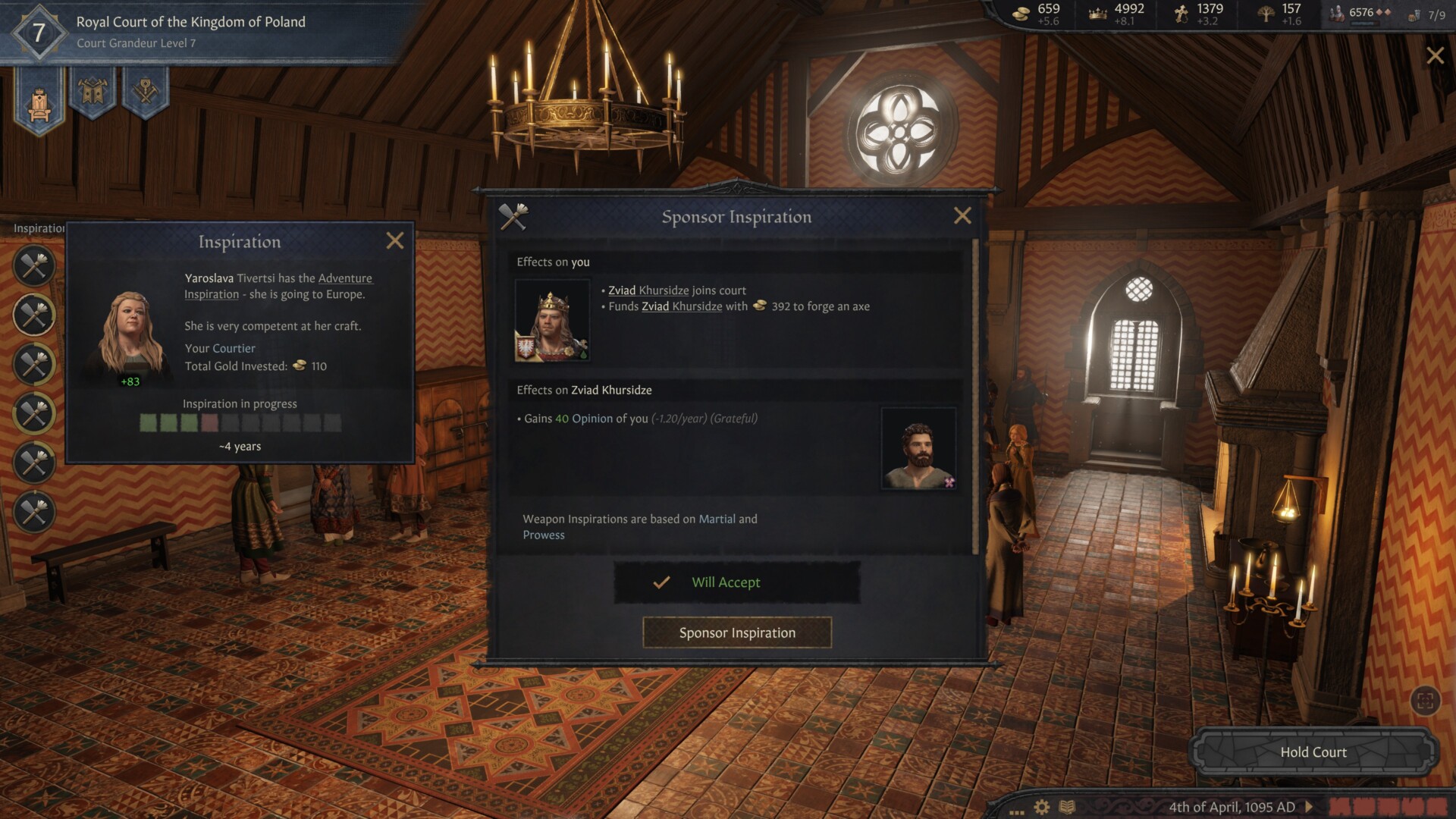Open the Hold Court action
Image resolution: width=1456 pixels, height=819 pixels.
tap(1313, 752)
